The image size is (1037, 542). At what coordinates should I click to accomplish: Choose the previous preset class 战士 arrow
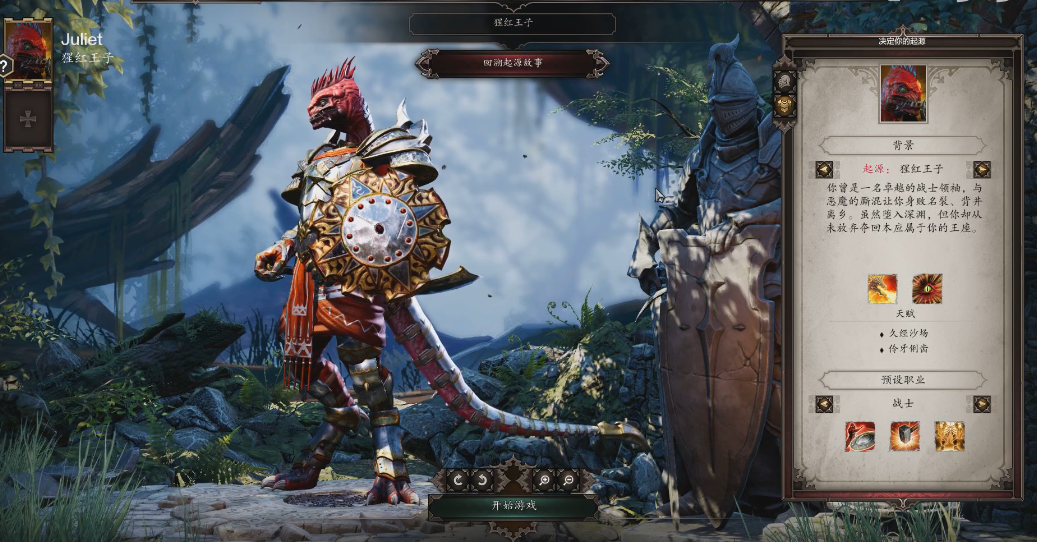824,404
